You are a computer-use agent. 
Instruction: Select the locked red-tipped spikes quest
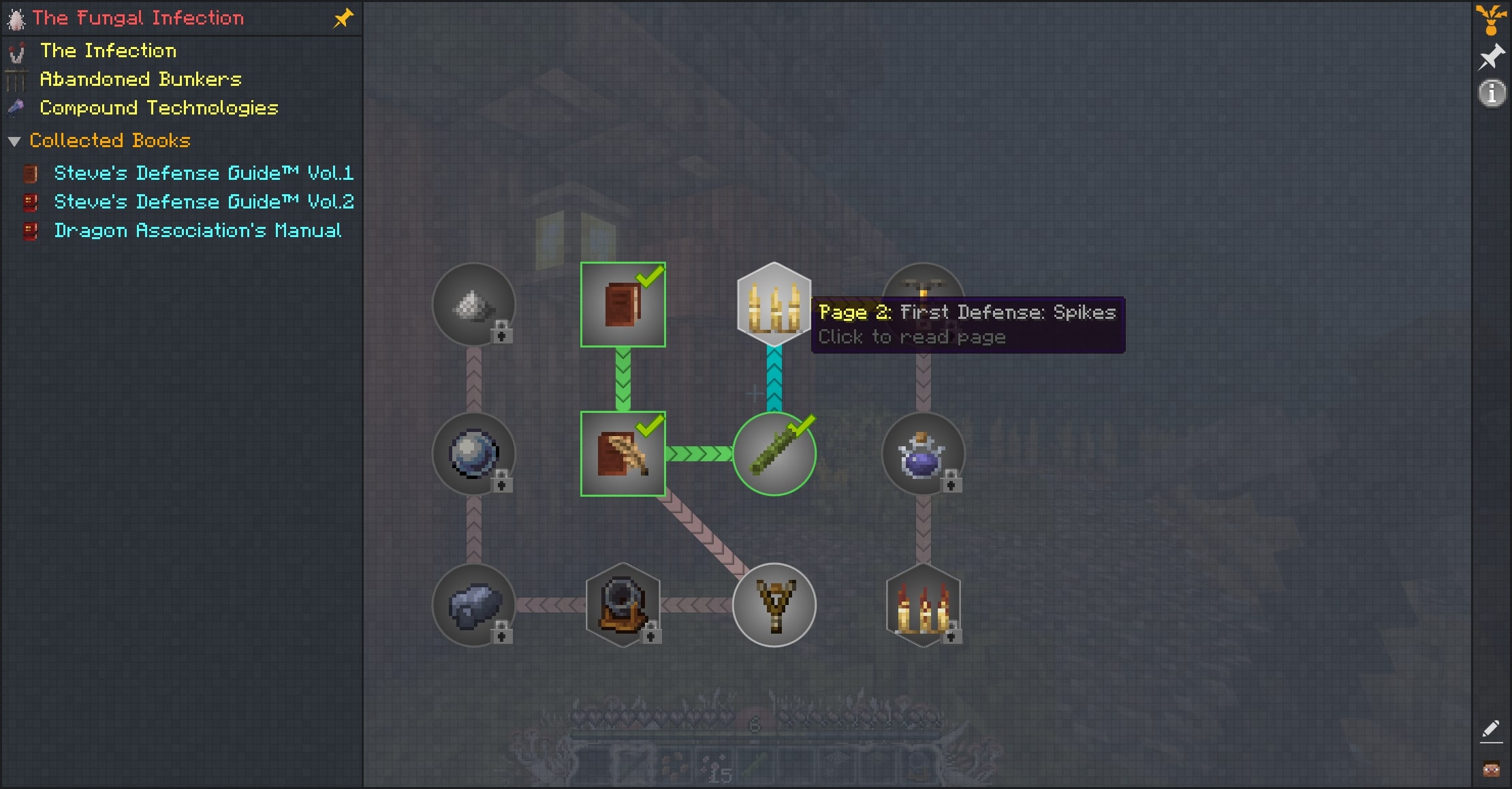pos(923,605)
